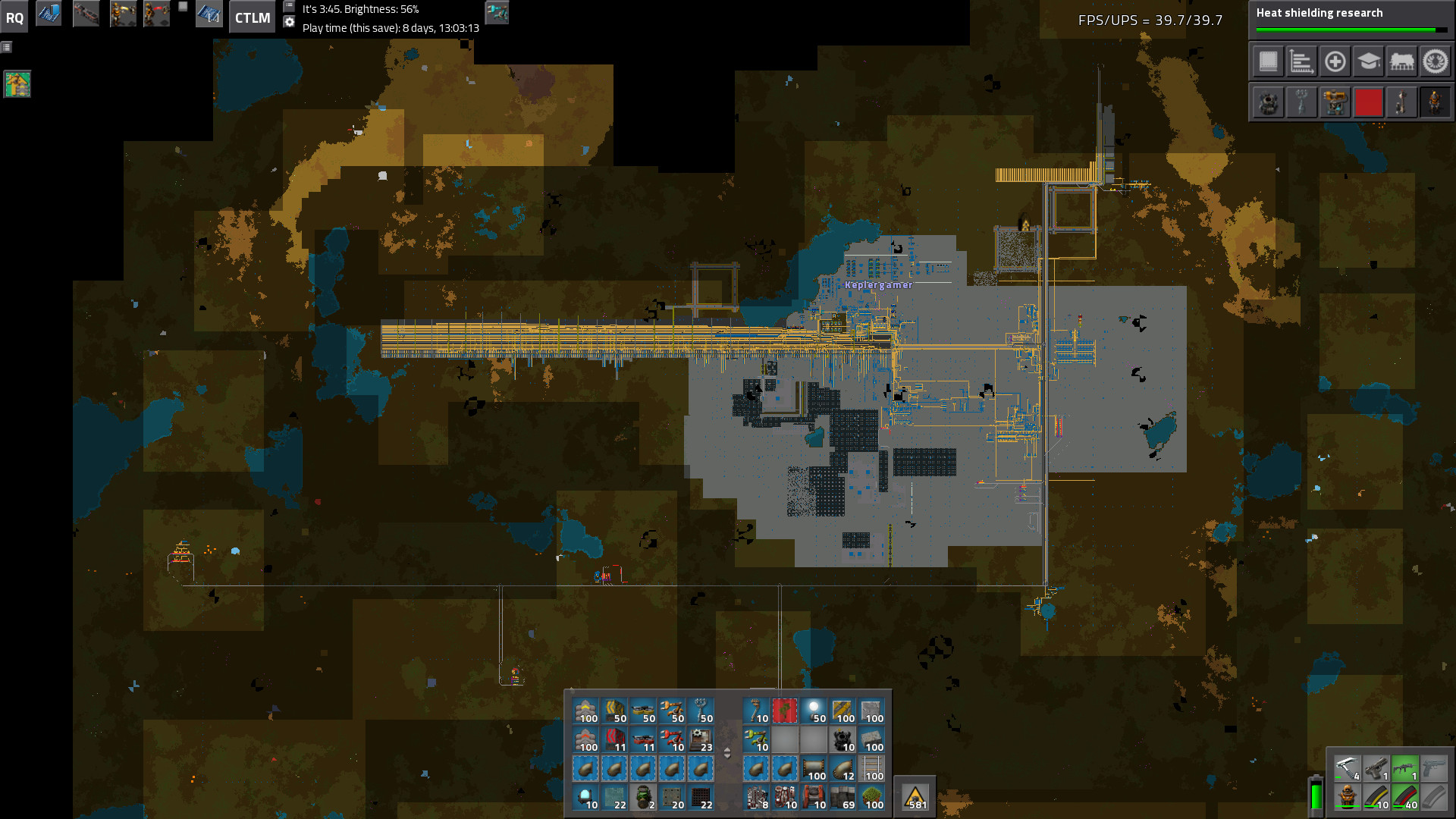1456x819 pixels.
Task: Click the CTLM mod button
Action: click(x=252, y=18)
